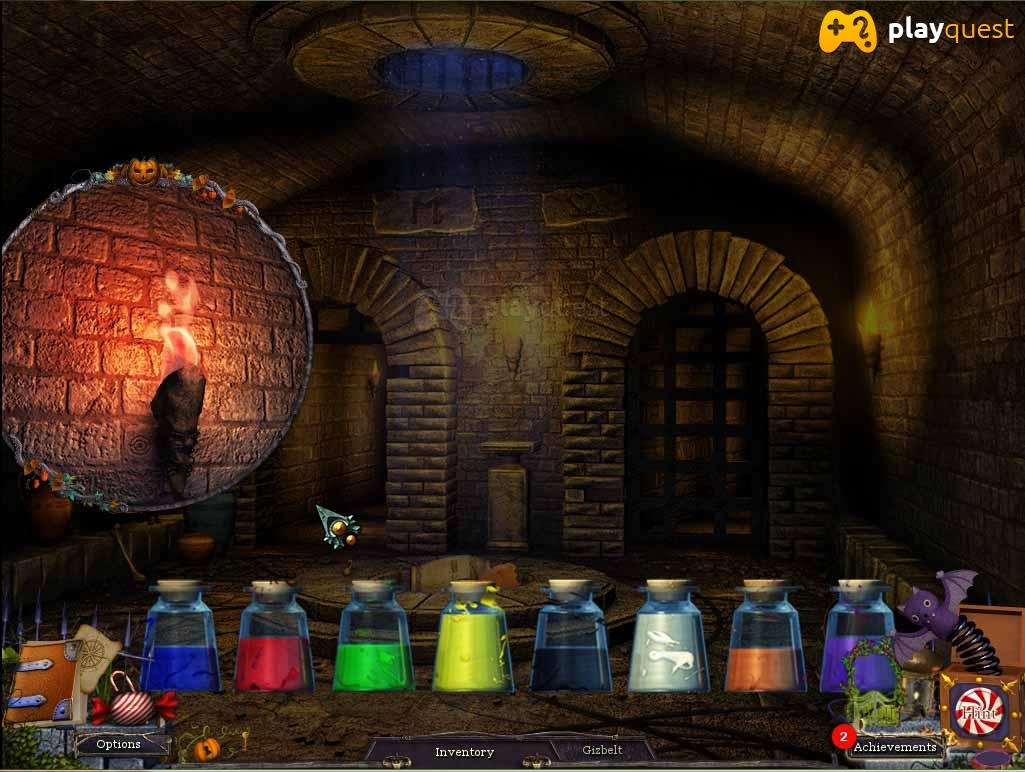The width and height of the screenshot is (1025, 772).
Task: Open the Inventory panel
Action: click(464, 751)
